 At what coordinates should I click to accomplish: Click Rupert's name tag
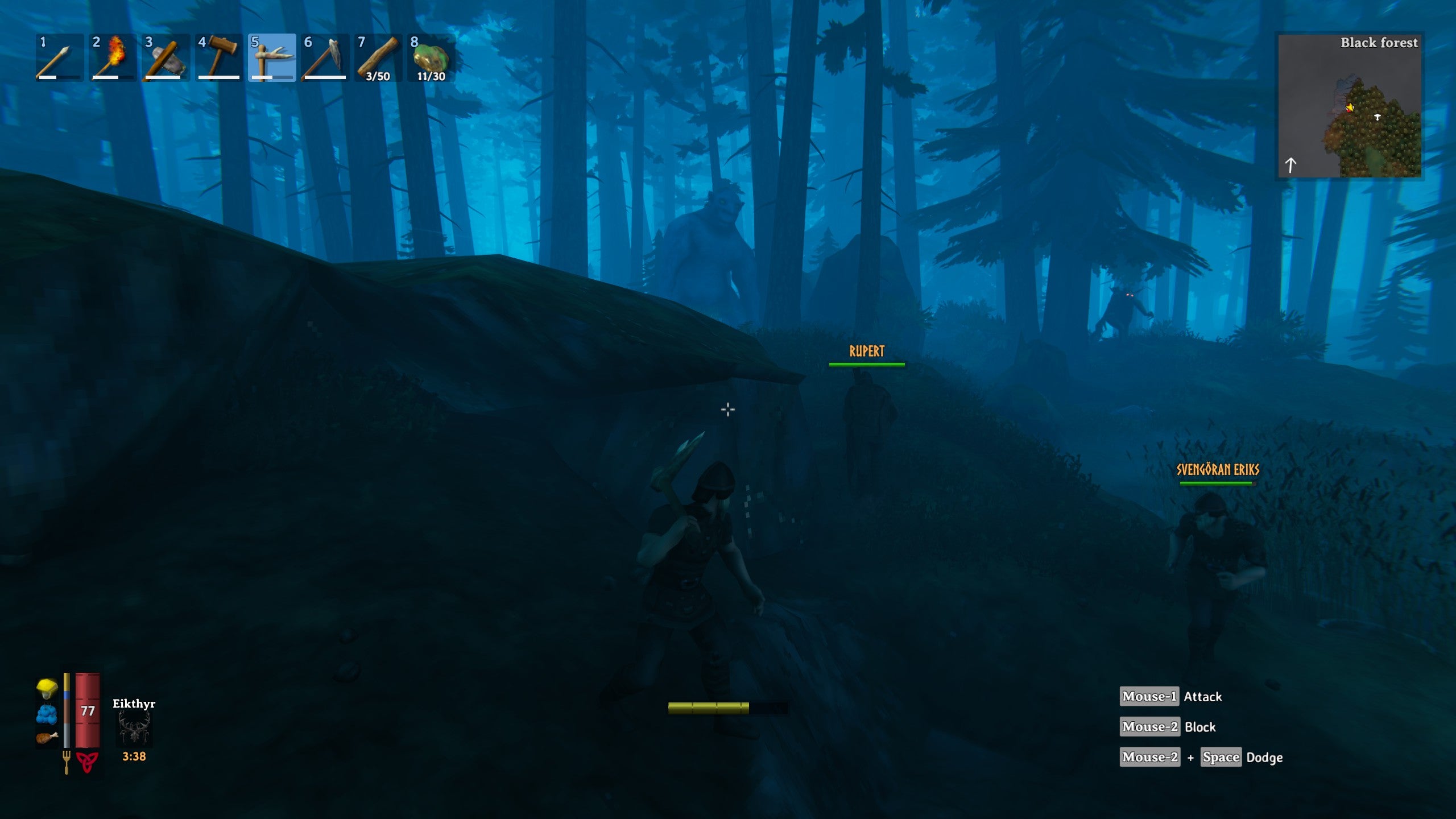[866, 351]
